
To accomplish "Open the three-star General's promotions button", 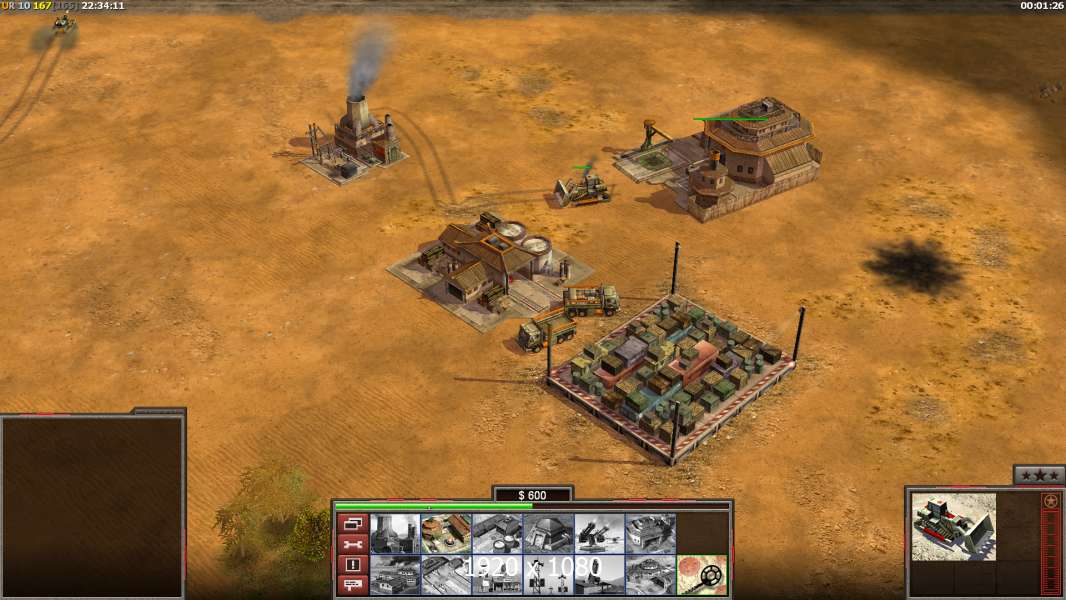I will point(1038,475).
